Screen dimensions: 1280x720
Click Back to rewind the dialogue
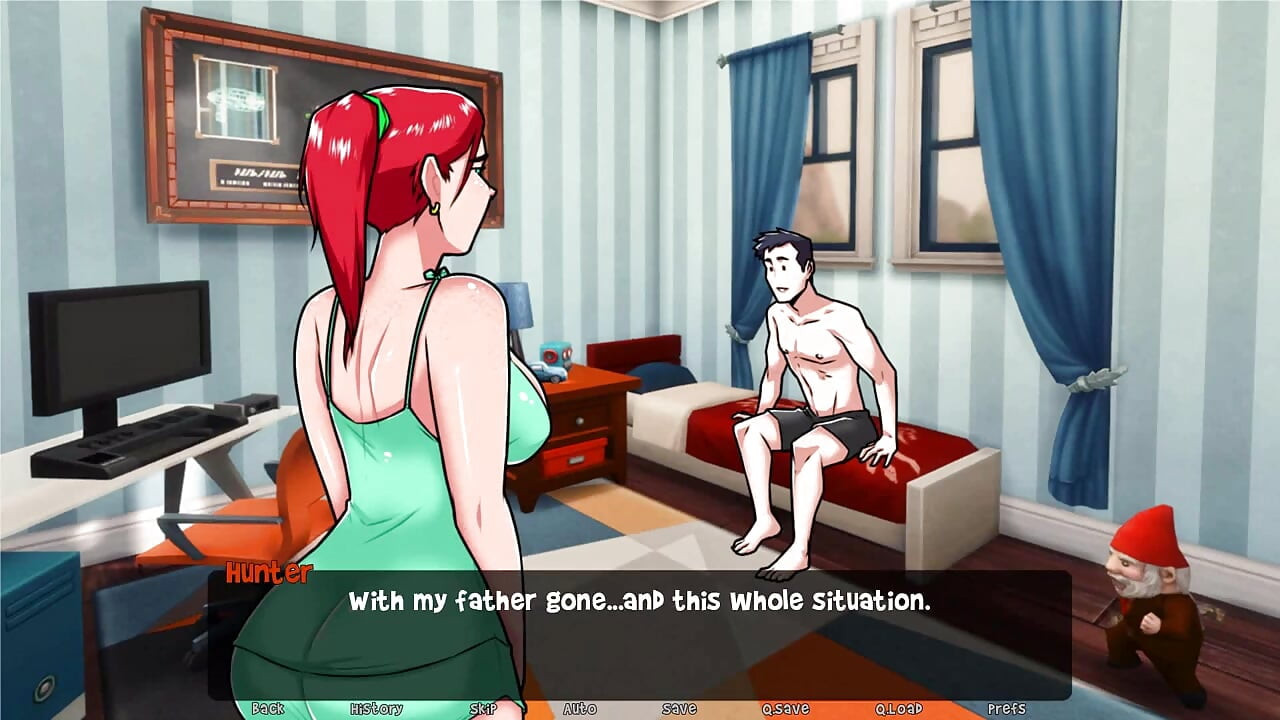click(x=268, y=708)
